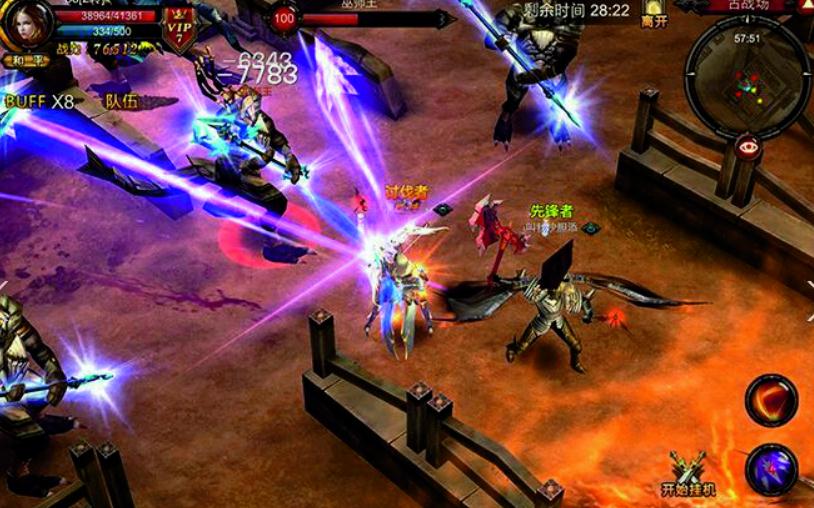This screenshot has width=814, height=508.
Task: Activate the blue burst skill
Action: (771, 469)
